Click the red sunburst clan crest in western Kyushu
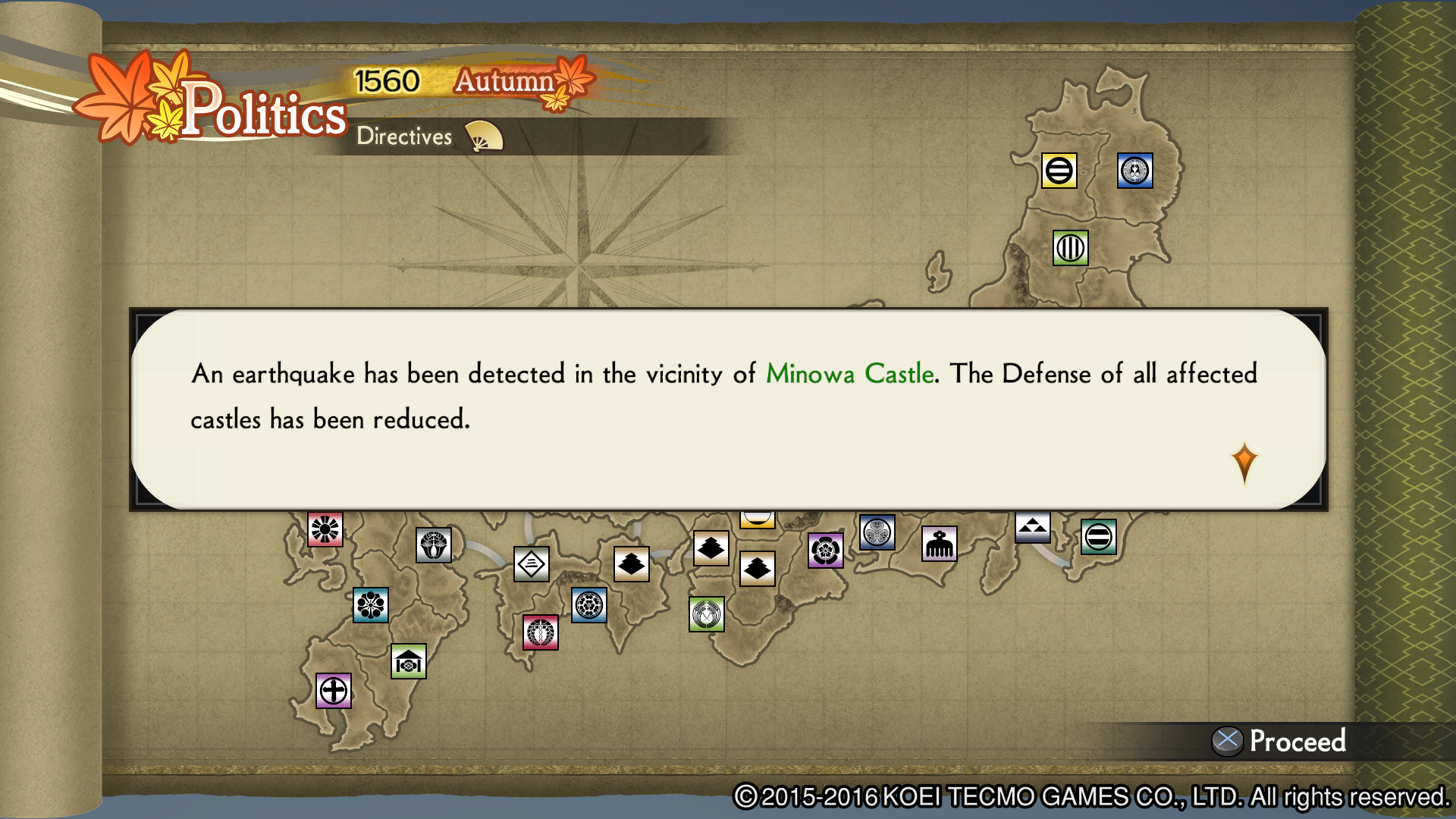Image resolution: width=1456 pixels, height=819 pixels. (325, 528)
